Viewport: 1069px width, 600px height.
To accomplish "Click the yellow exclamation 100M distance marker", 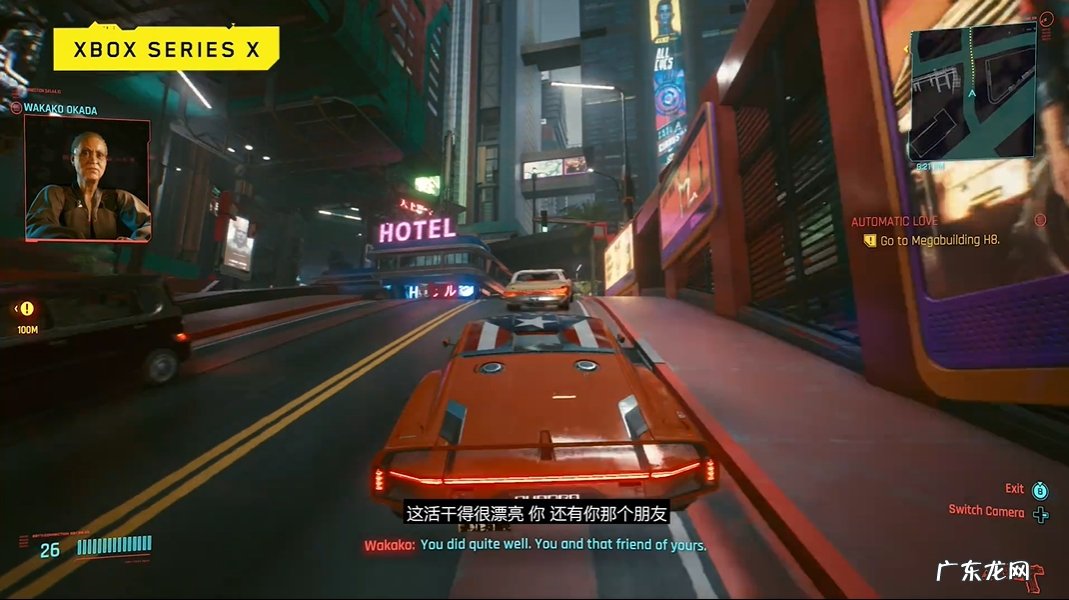I will click(27, 310).
